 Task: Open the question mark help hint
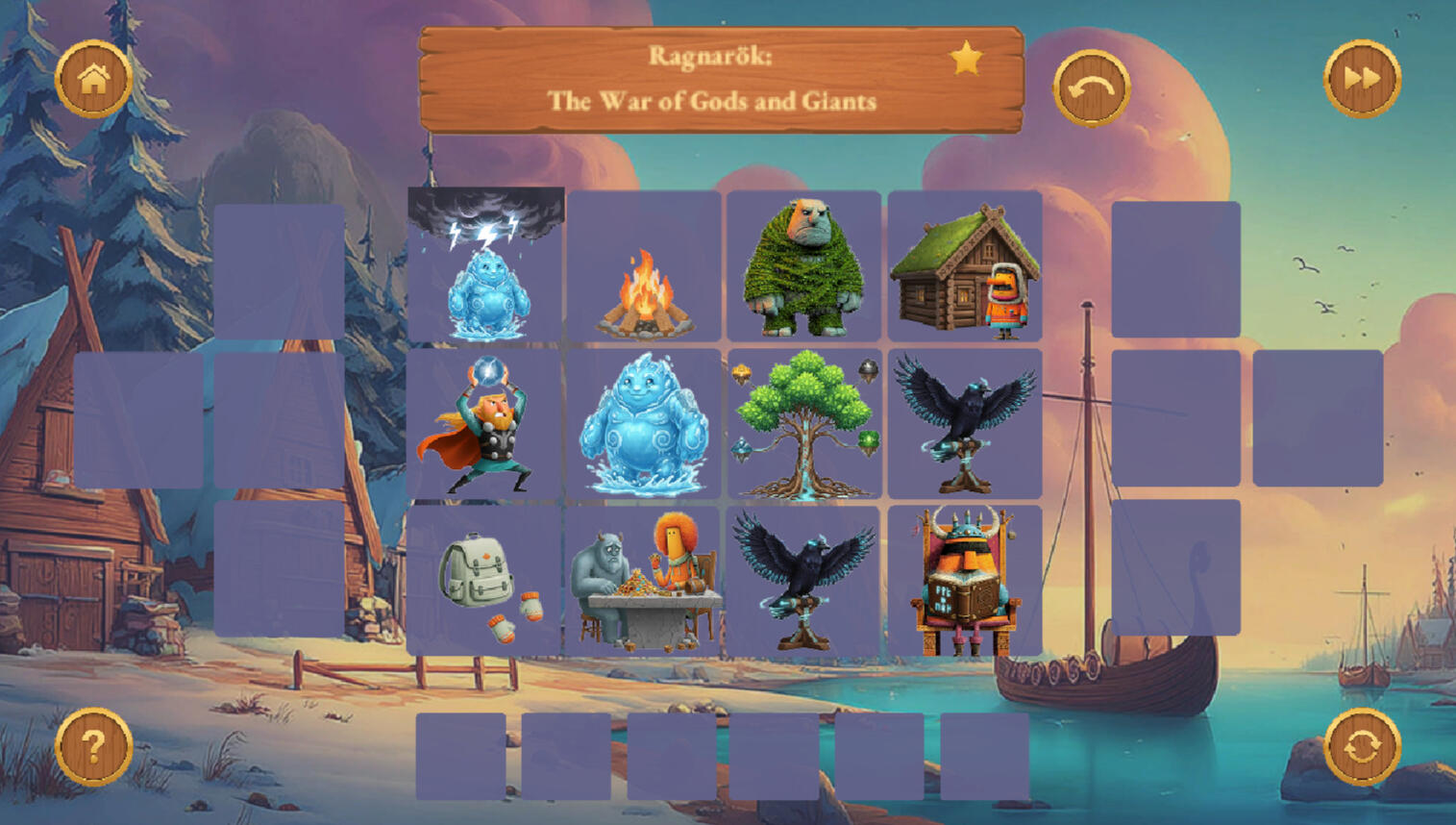[93, 747]
